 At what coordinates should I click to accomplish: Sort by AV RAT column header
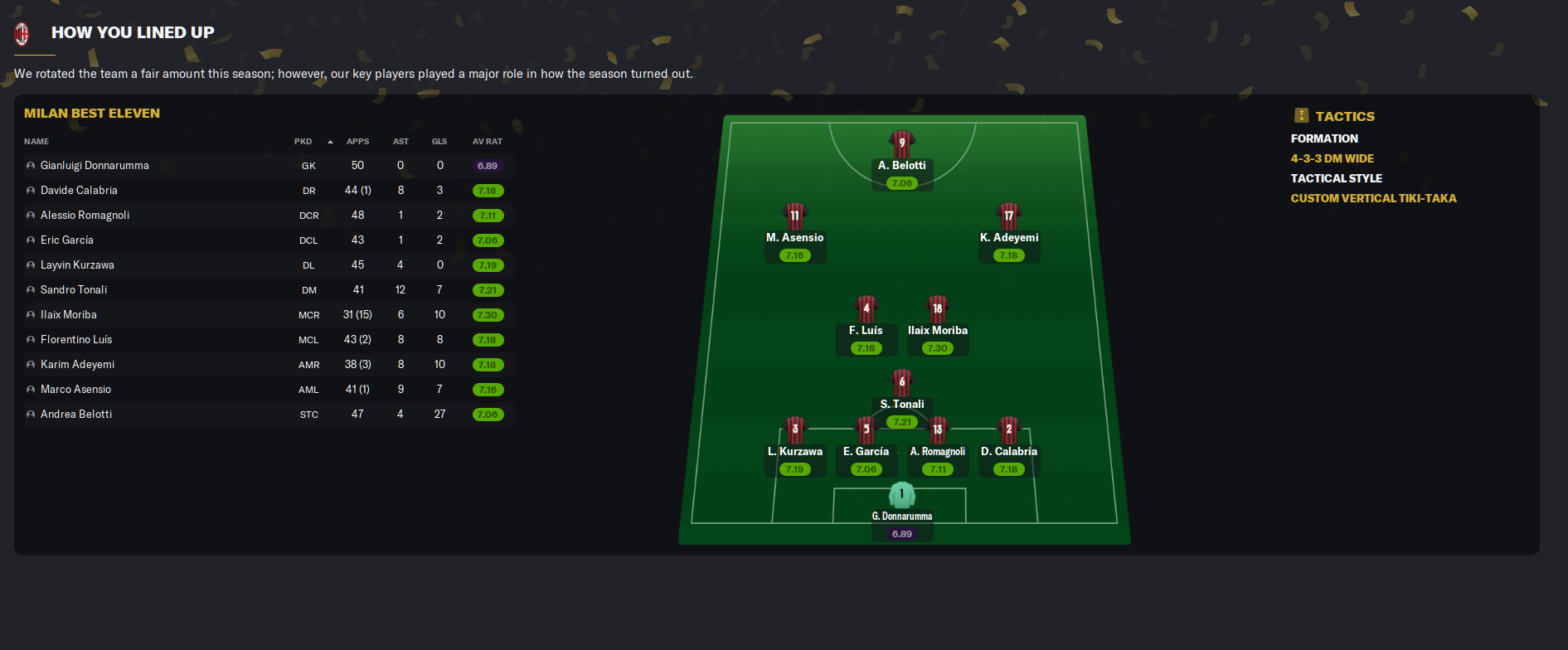coord(488,142)
